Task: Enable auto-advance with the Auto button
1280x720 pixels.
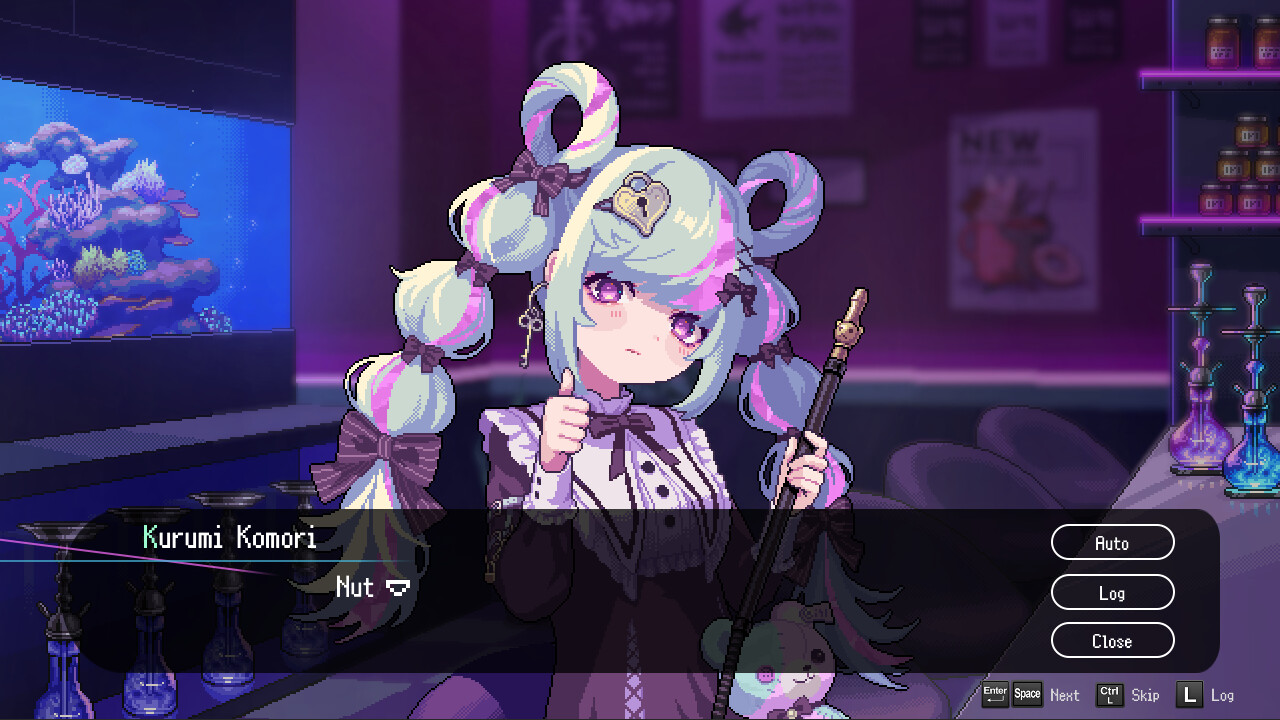Action: [x=1112, y=542]
